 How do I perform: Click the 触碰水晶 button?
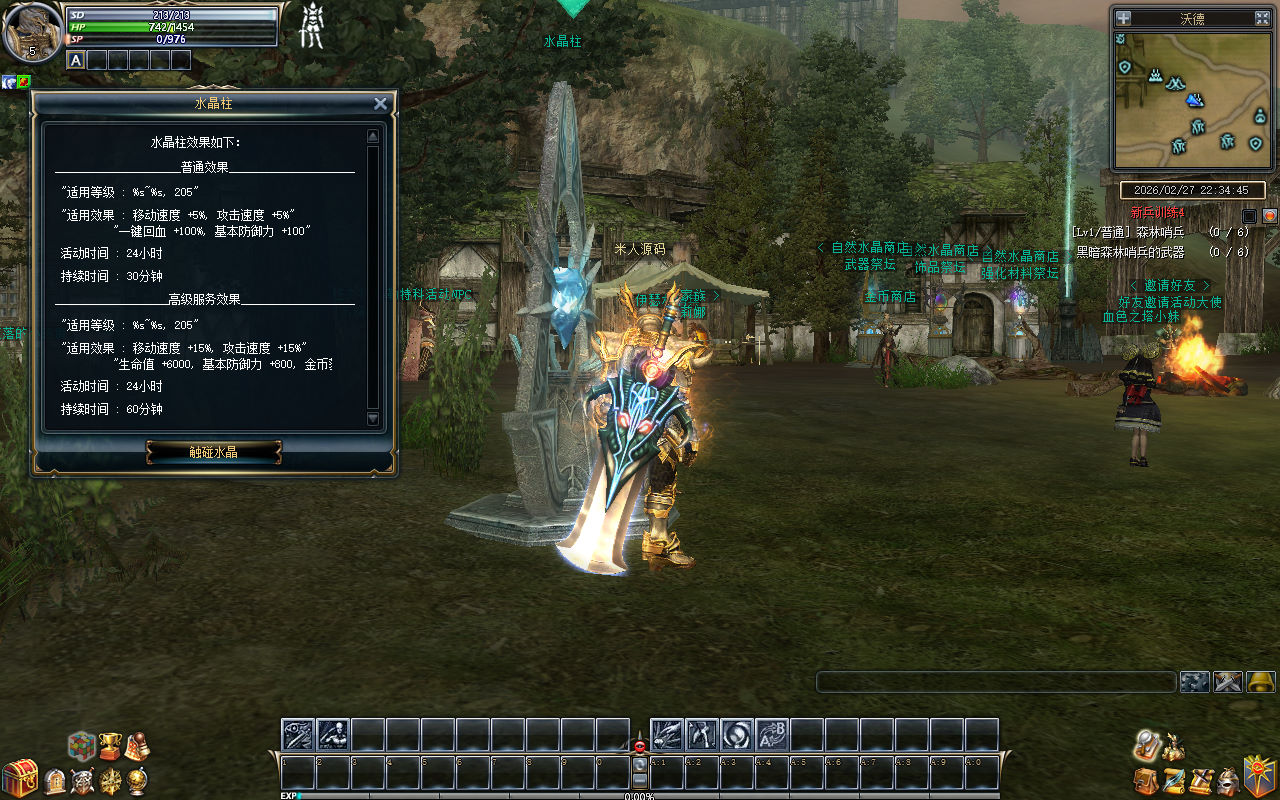tap(214, 452)
